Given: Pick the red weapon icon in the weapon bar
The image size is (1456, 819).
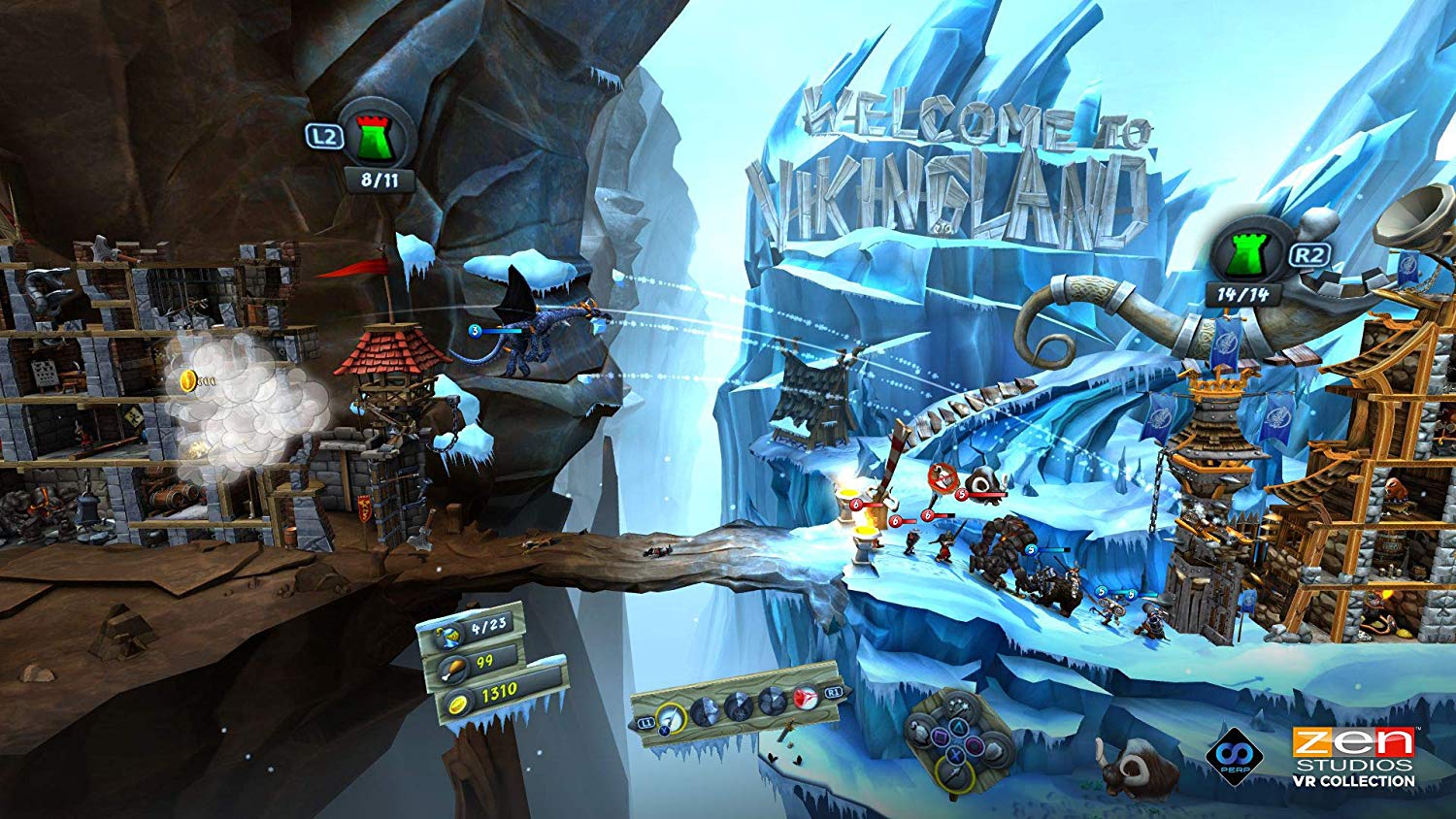Looking at the screenshot, I should coord(805,701).
